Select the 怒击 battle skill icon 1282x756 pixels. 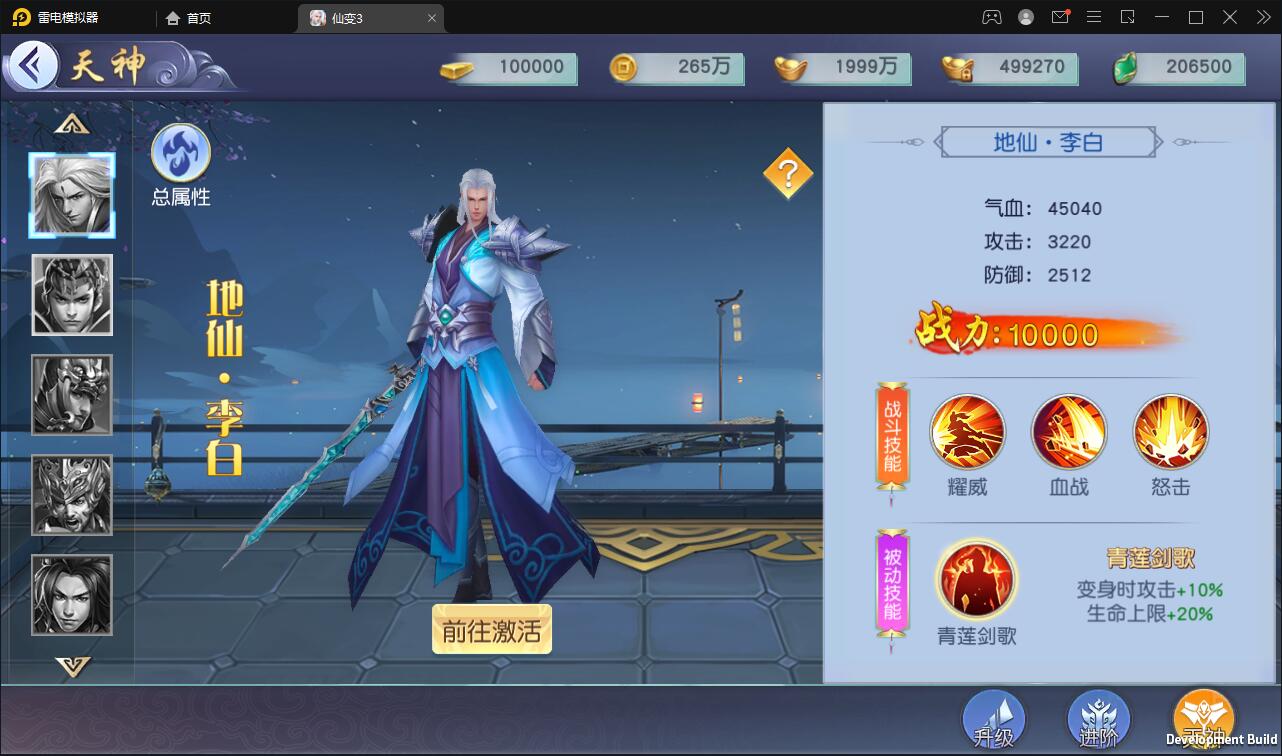(x=1170, y=431)
